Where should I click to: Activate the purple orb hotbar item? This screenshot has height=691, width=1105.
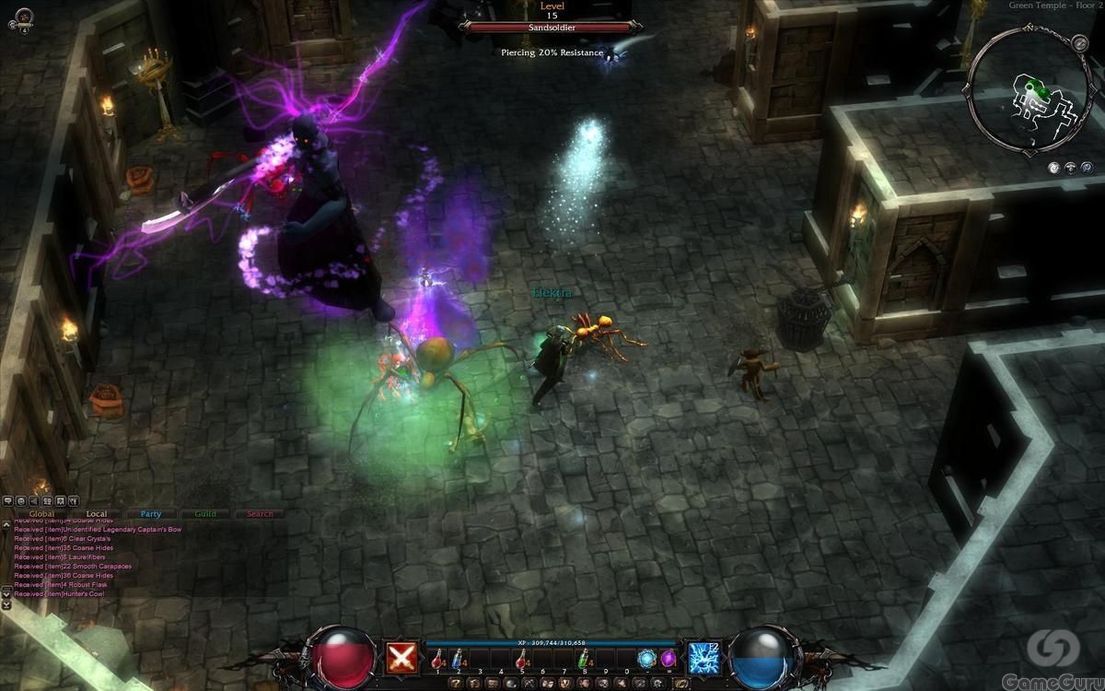click(x=668, y=658)
